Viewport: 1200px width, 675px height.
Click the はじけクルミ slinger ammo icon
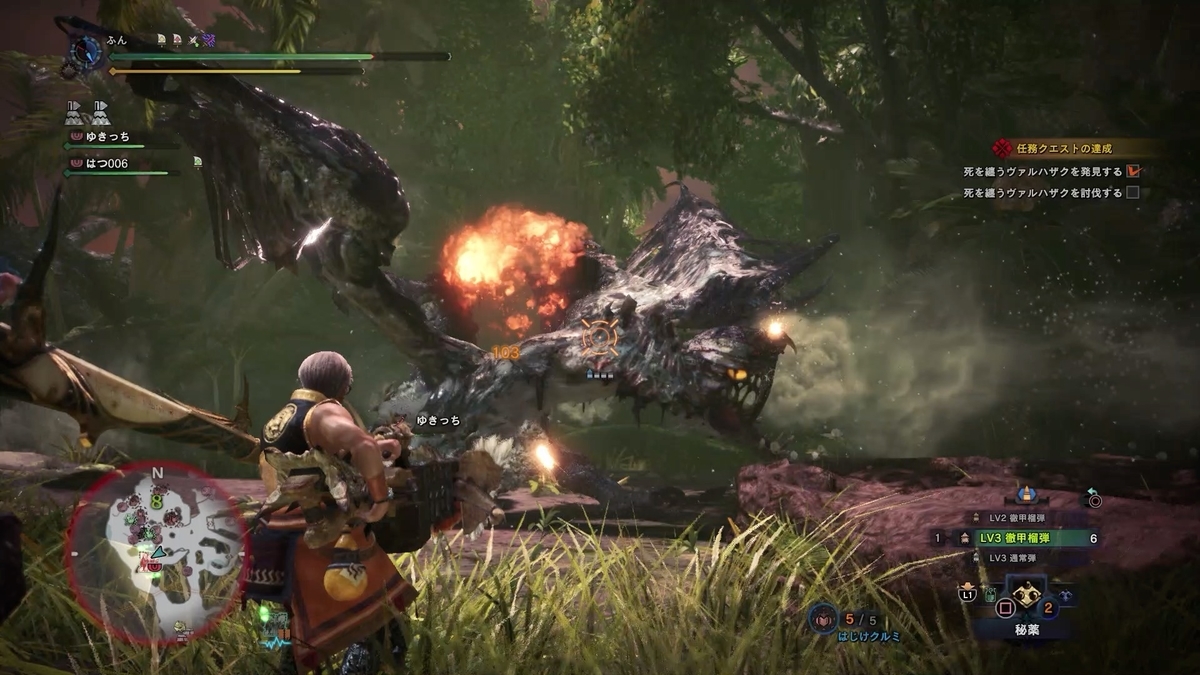tap(822, 619)
